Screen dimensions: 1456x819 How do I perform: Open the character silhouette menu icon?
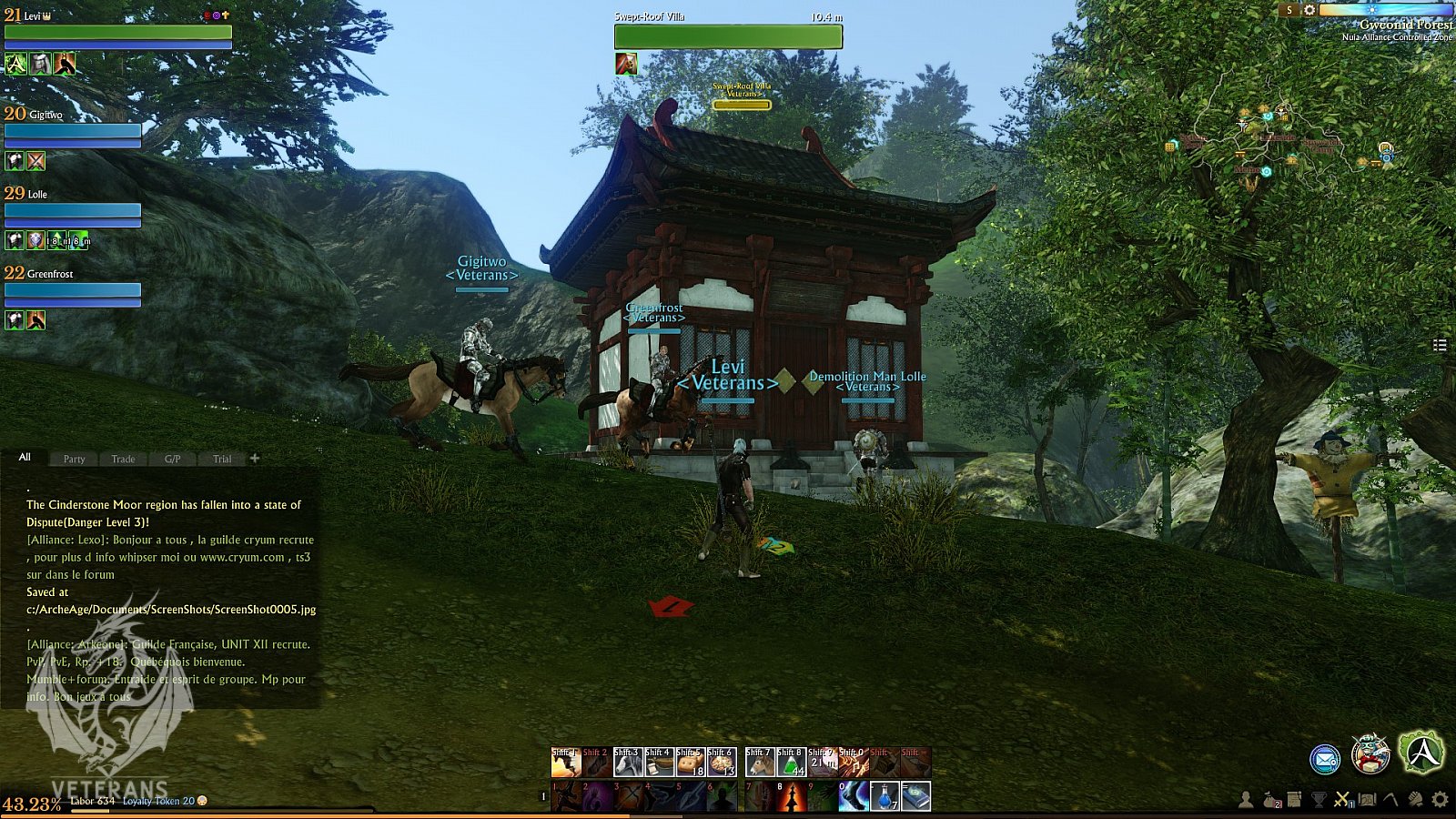1245,799
